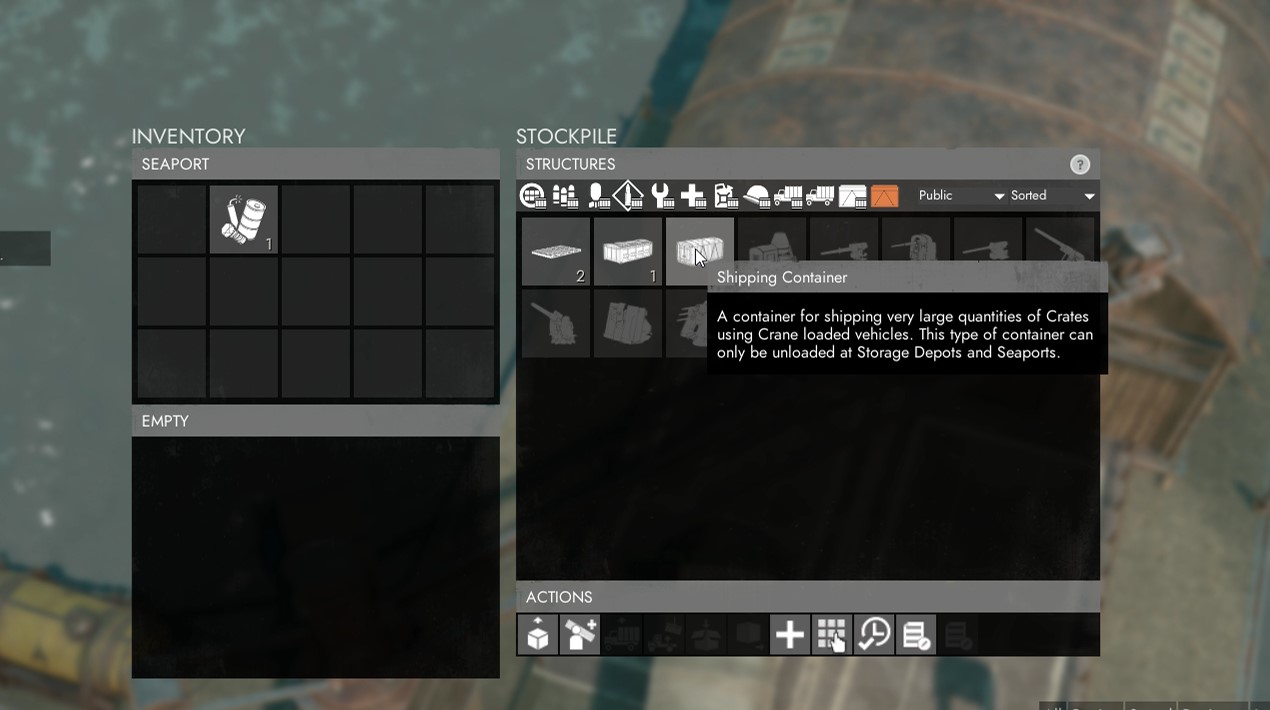Filter stockpile by heavy arms category
The image size is (1270, 710).
click(x=597, y=196)
